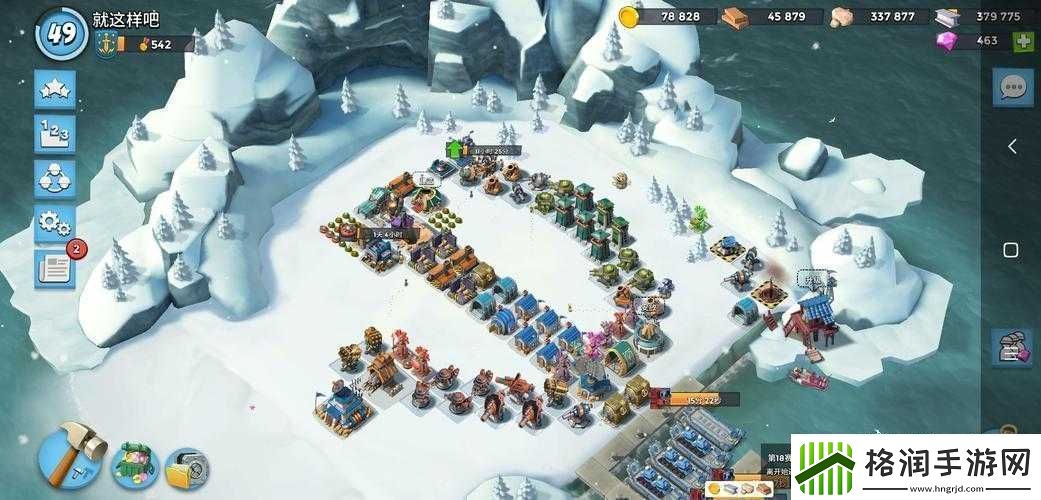Open the gear settings menu

[54, 223]
